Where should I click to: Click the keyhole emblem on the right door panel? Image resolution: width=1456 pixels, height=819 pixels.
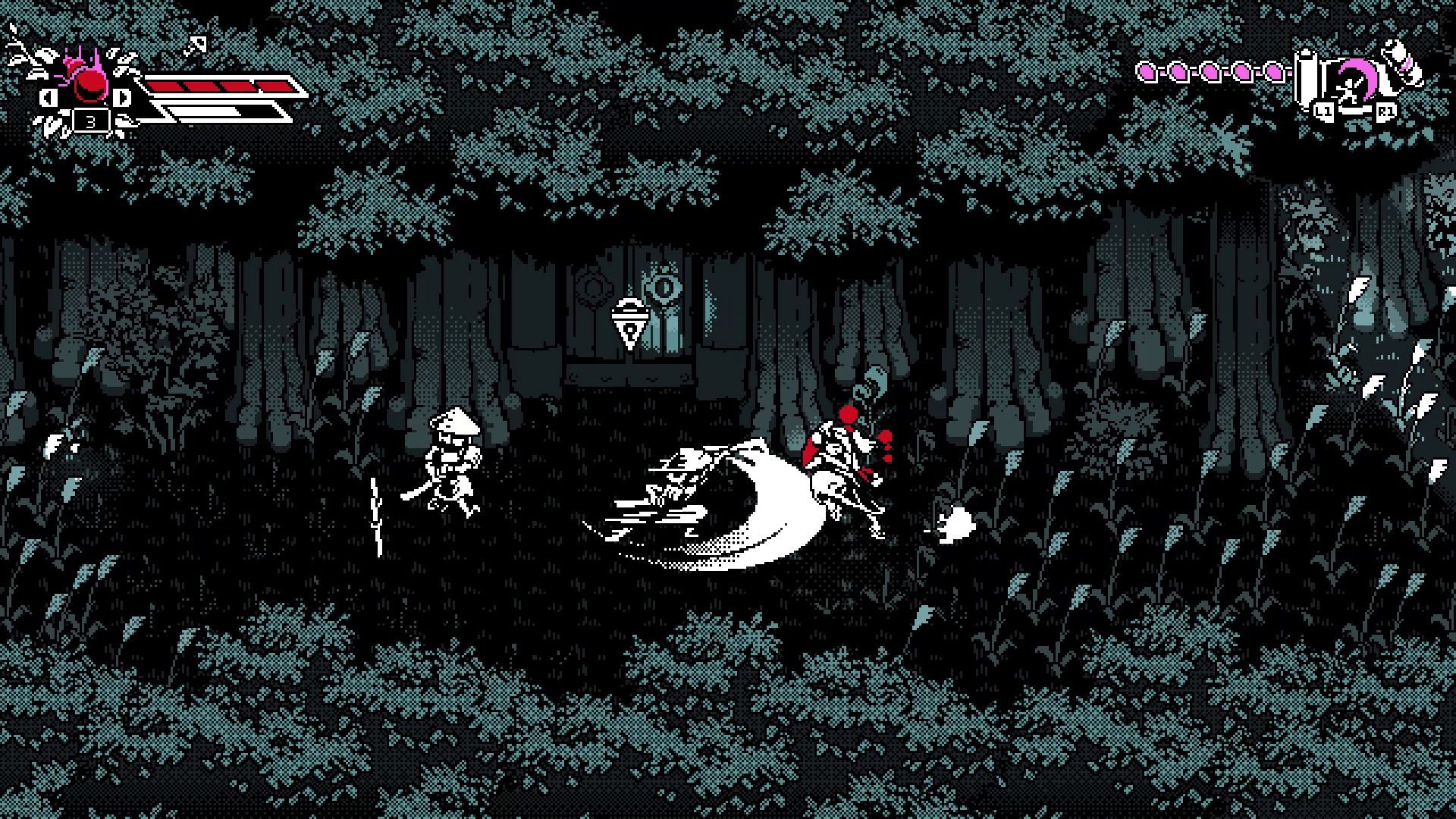pyautogui.click(x=661, y=288)
